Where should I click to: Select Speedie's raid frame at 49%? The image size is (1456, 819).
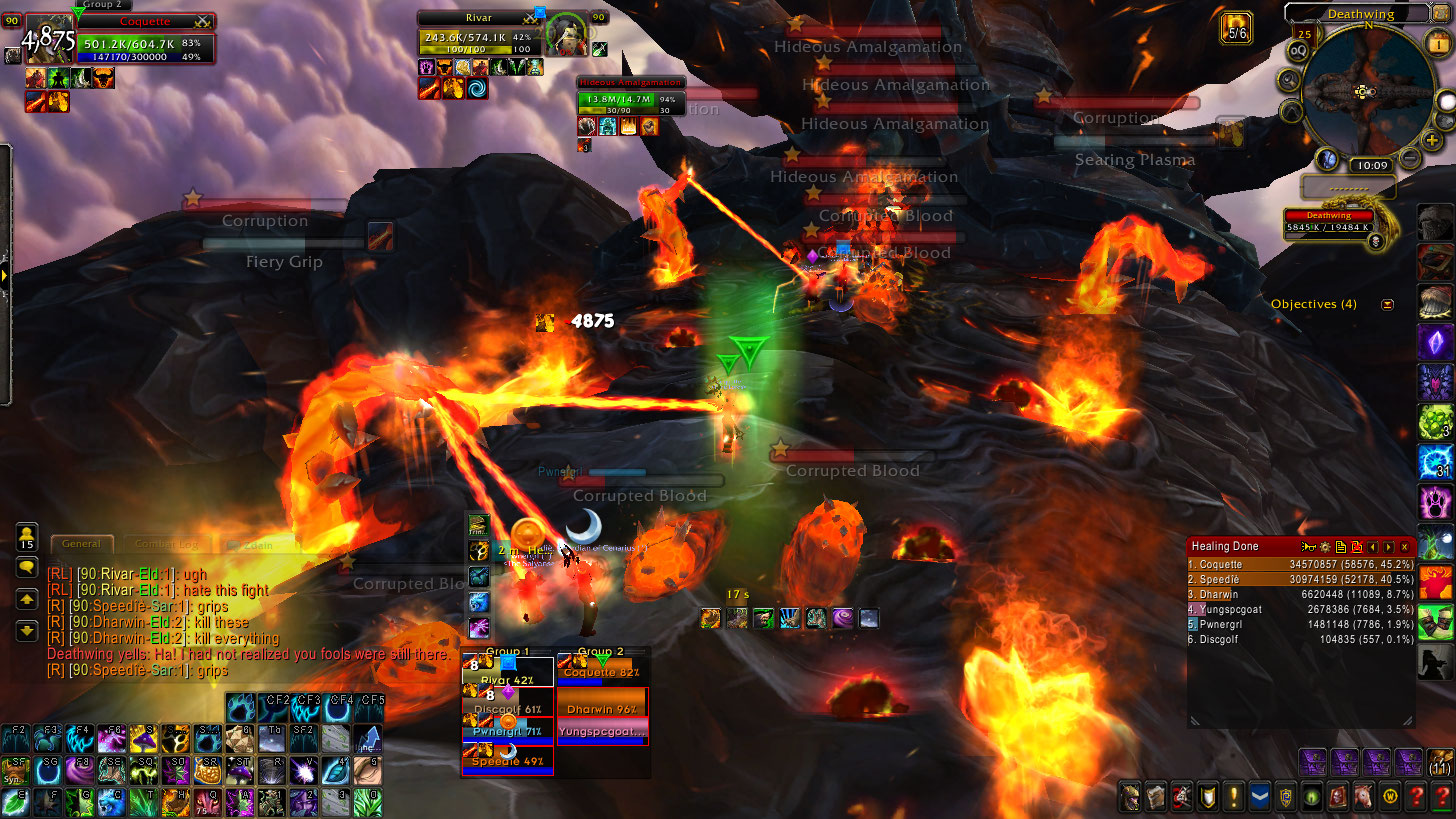click(x=507, y=762)
